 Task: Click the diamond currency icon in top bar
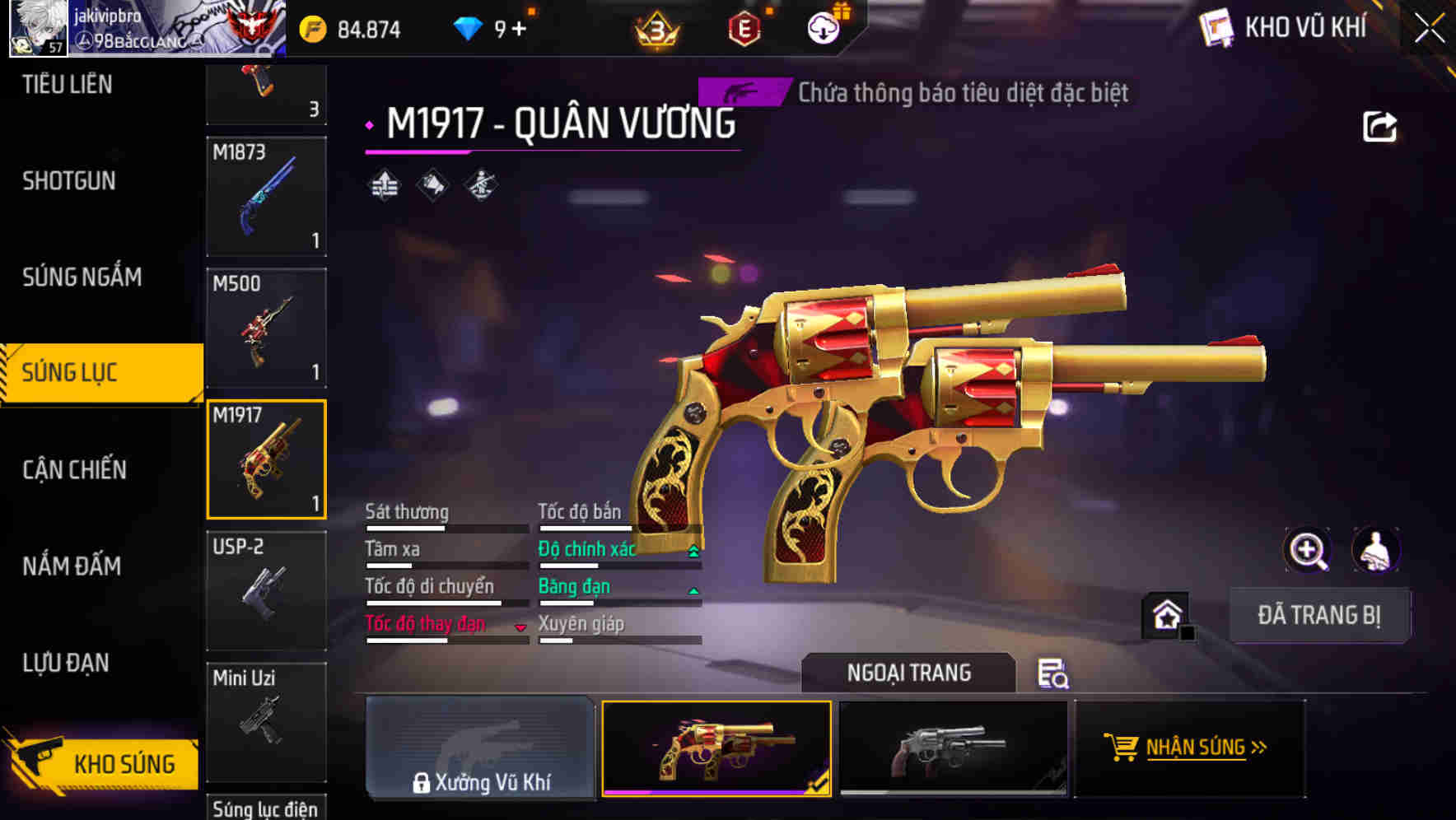click(469, 27)
